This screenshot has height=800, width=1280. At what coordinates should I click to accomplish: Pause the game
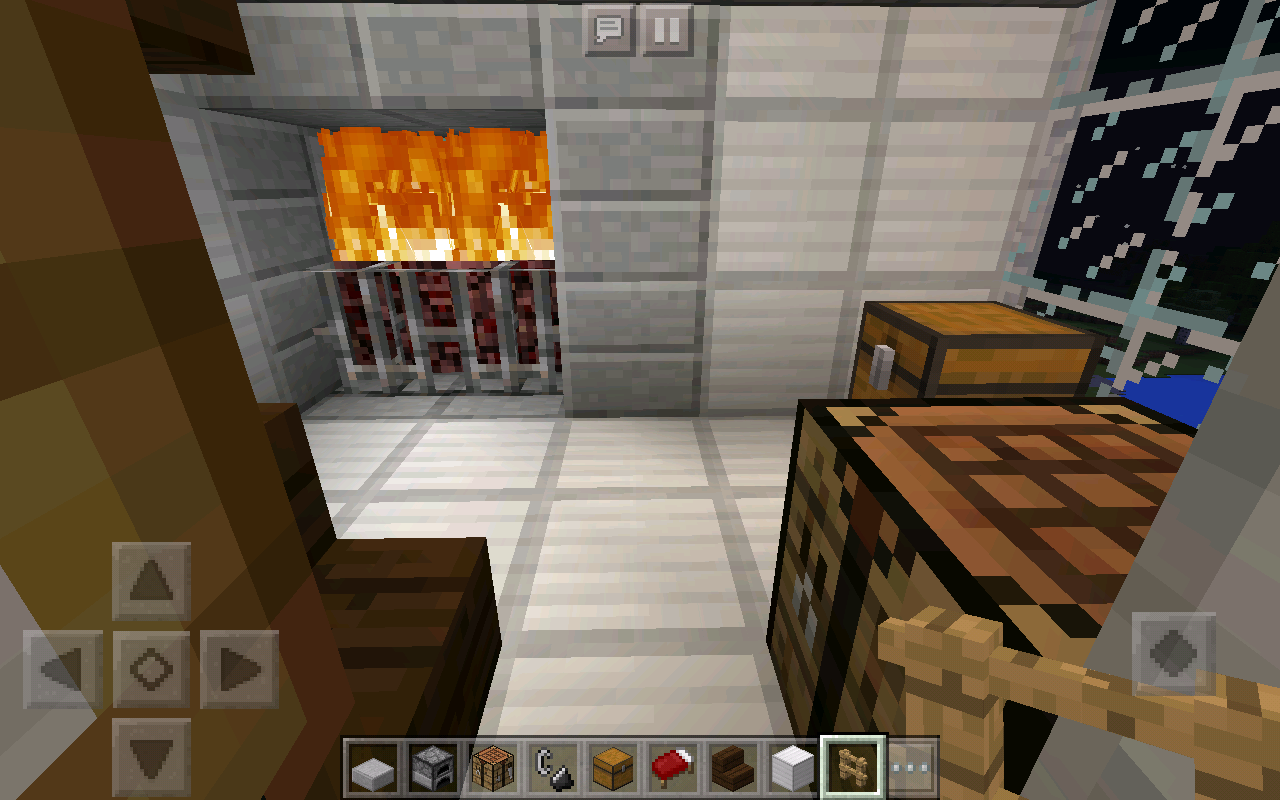point(665,30)
